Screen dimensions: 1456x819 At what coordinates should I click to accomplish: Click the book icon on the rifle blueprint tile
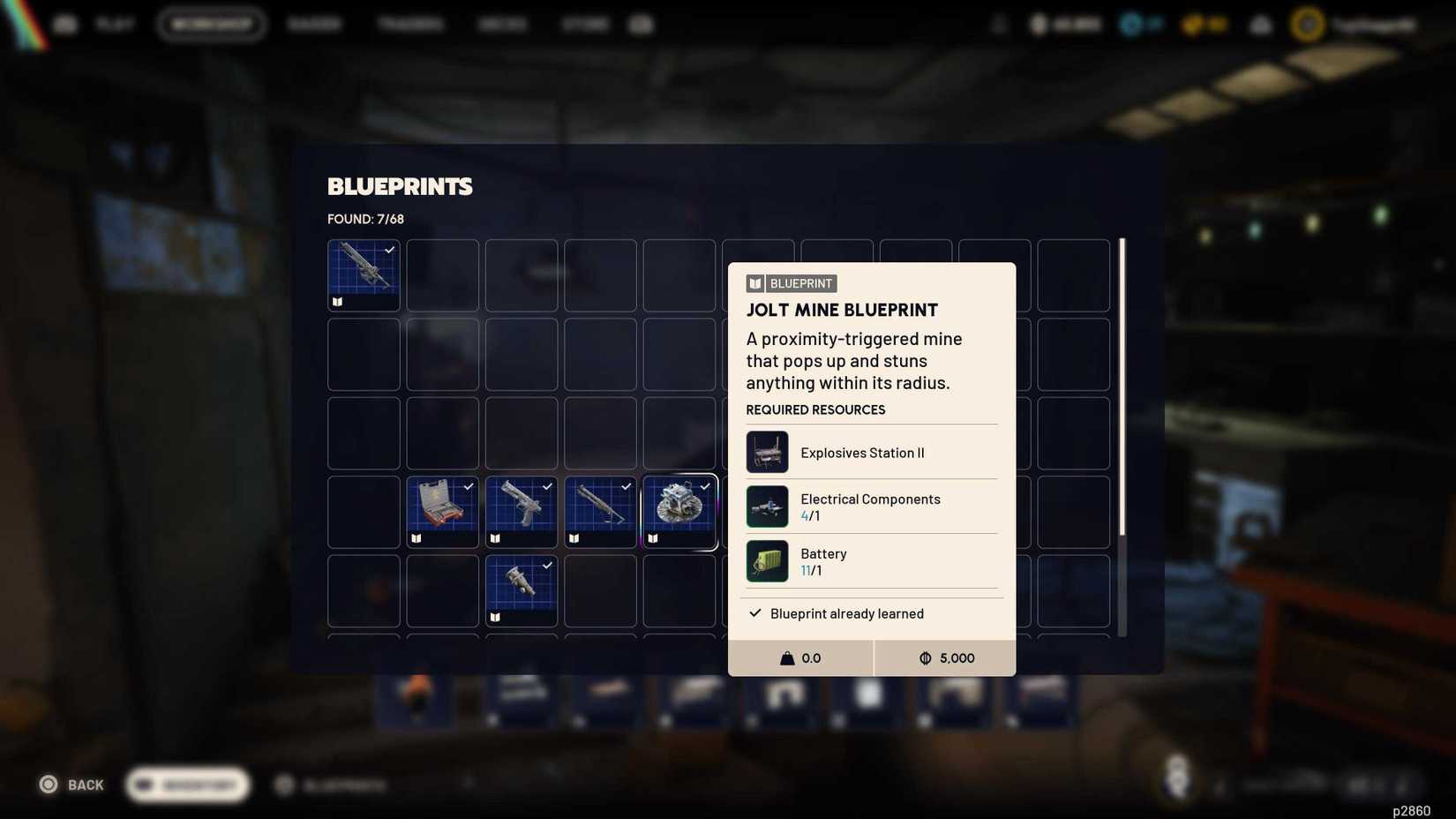[x=336, y=301]
